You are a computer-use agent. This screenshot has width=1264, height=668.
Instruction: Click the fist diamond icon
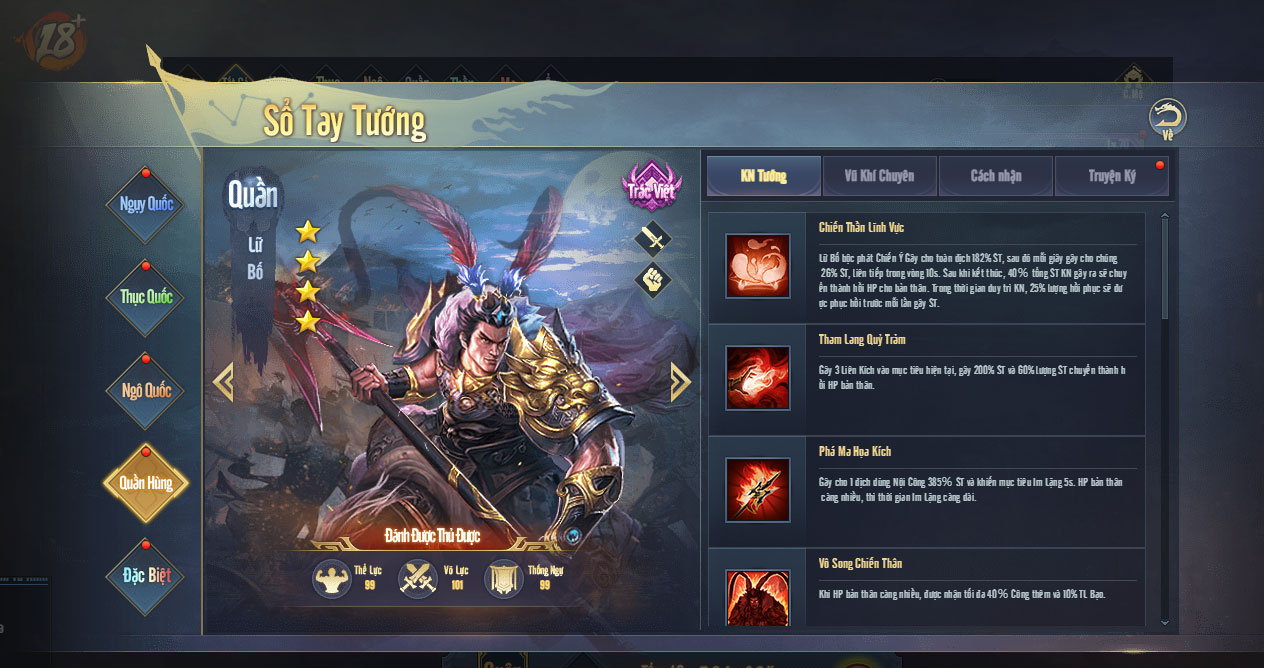(653, 279)
